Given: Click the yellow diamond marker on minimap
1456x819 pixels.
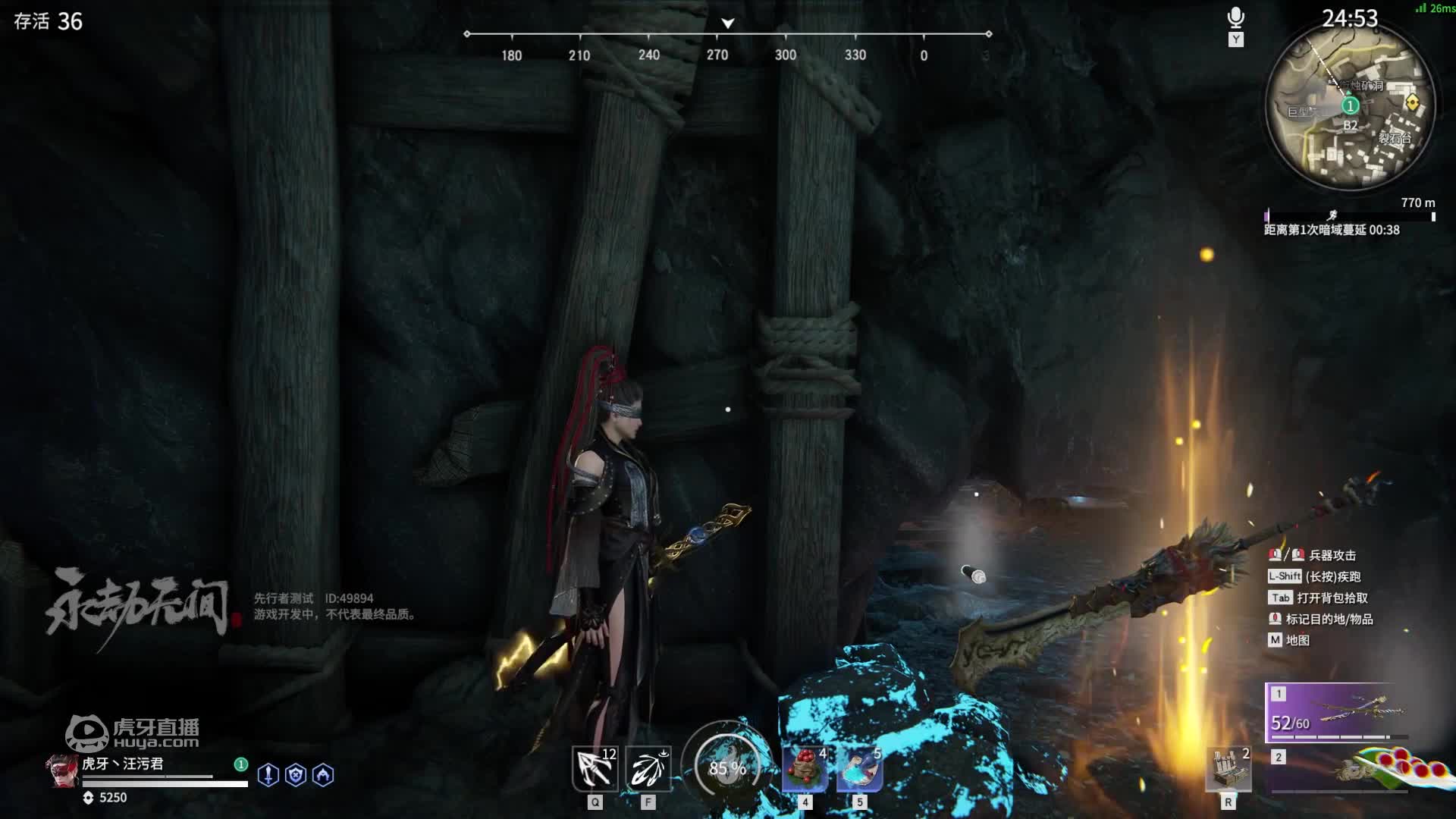Looking at the screenshot, I should click(x=1412, y=102).
